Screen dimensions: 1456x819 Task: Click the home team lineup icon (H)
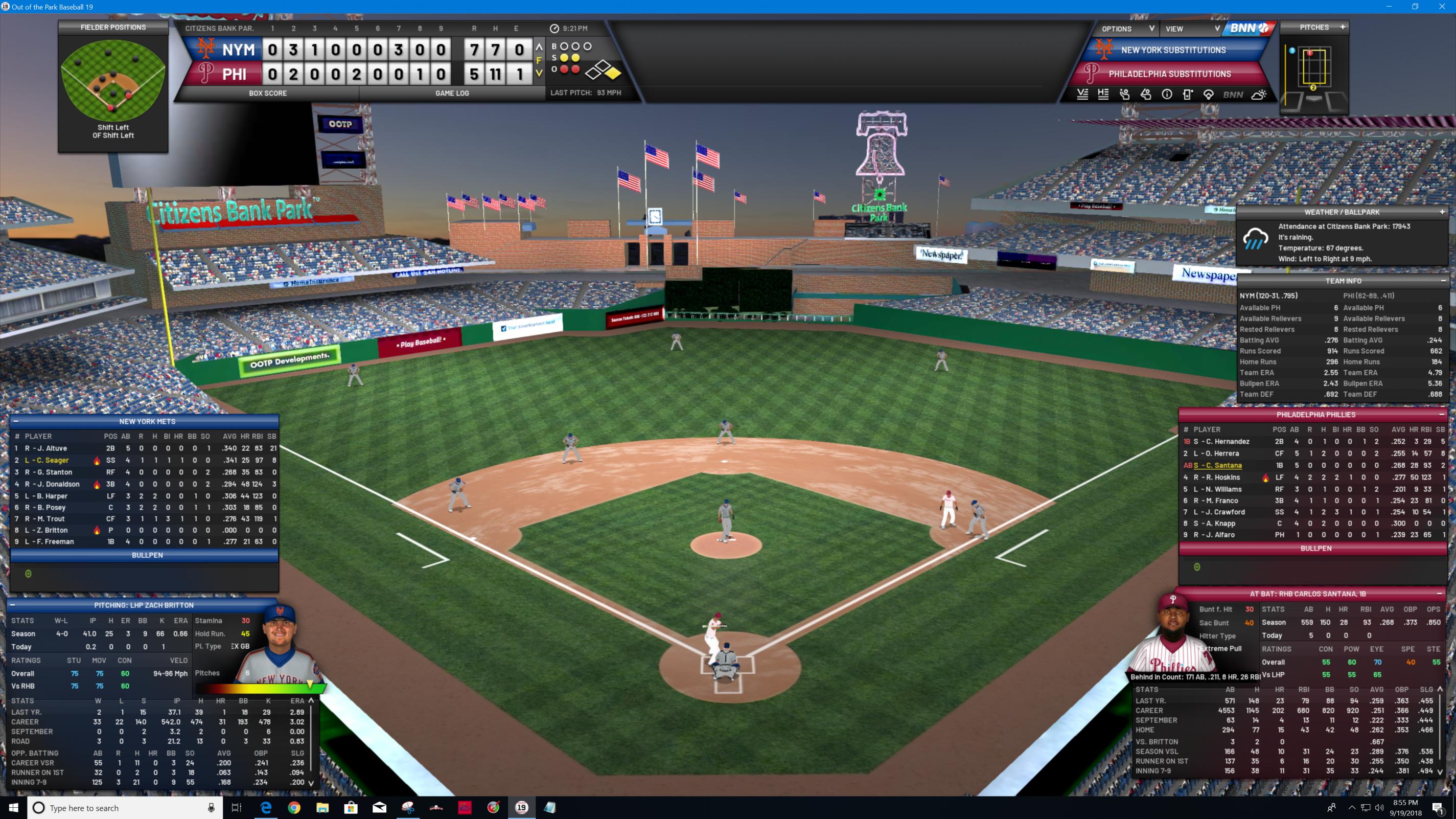pyautogui.click(x=1103, y=95)
